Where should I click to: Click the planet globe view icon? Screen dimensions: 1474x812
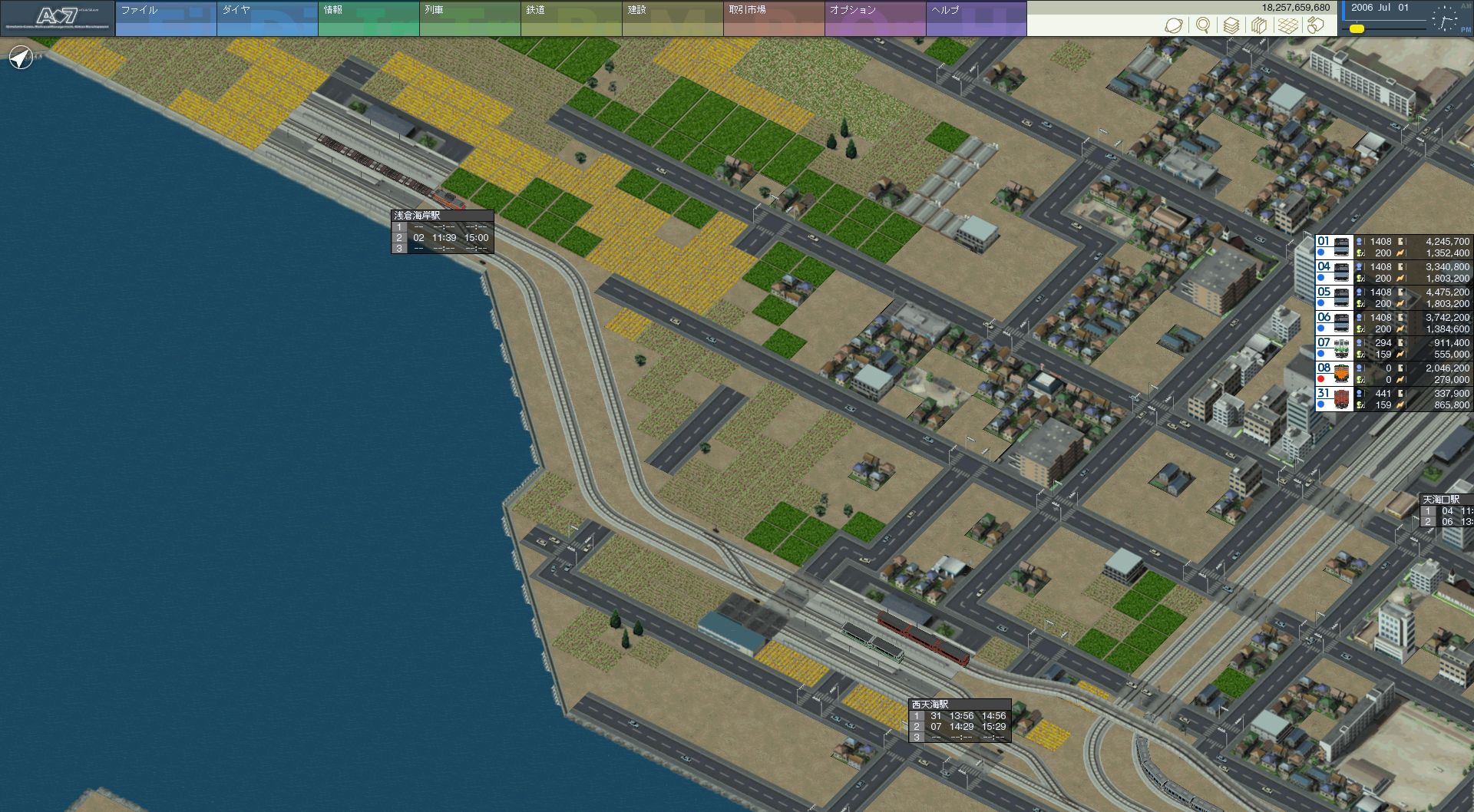[1173, 25]
